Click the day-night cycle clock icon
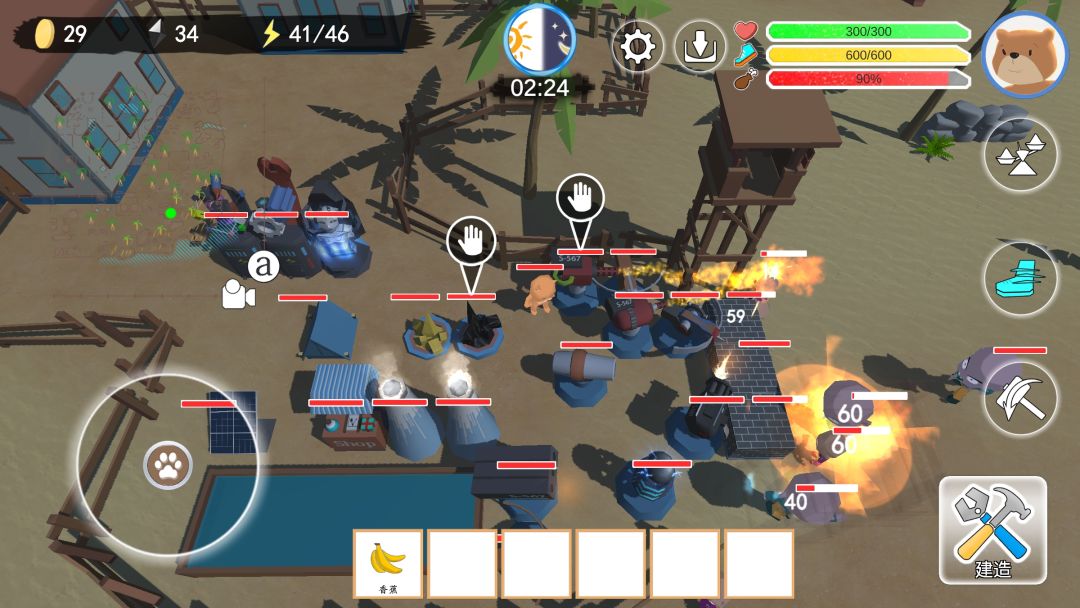The height and width of the screenshot is (608, 1080). (x=540, y=40)
